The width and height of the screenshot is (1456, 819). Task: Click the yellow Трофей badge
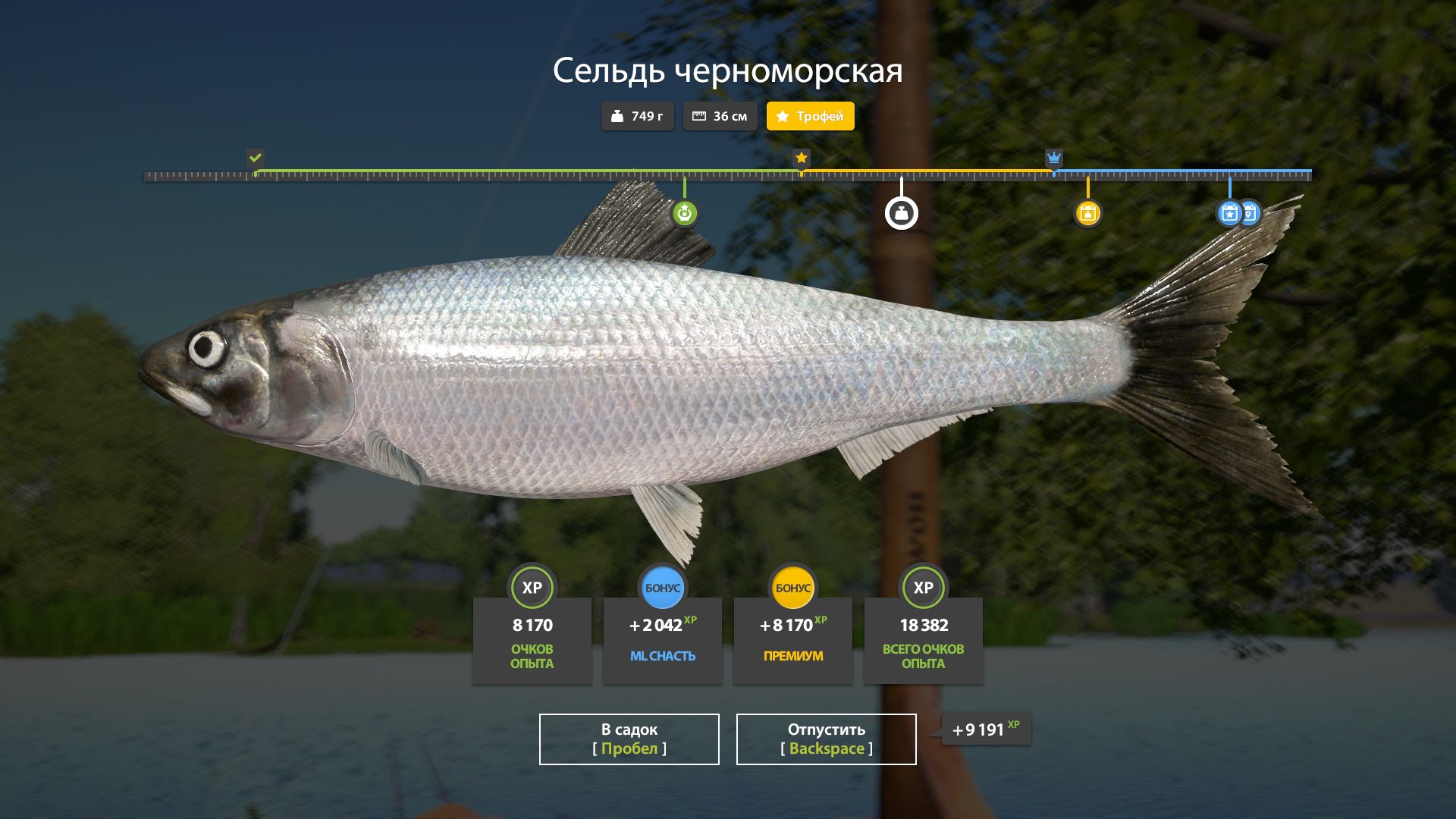(810, 116)
